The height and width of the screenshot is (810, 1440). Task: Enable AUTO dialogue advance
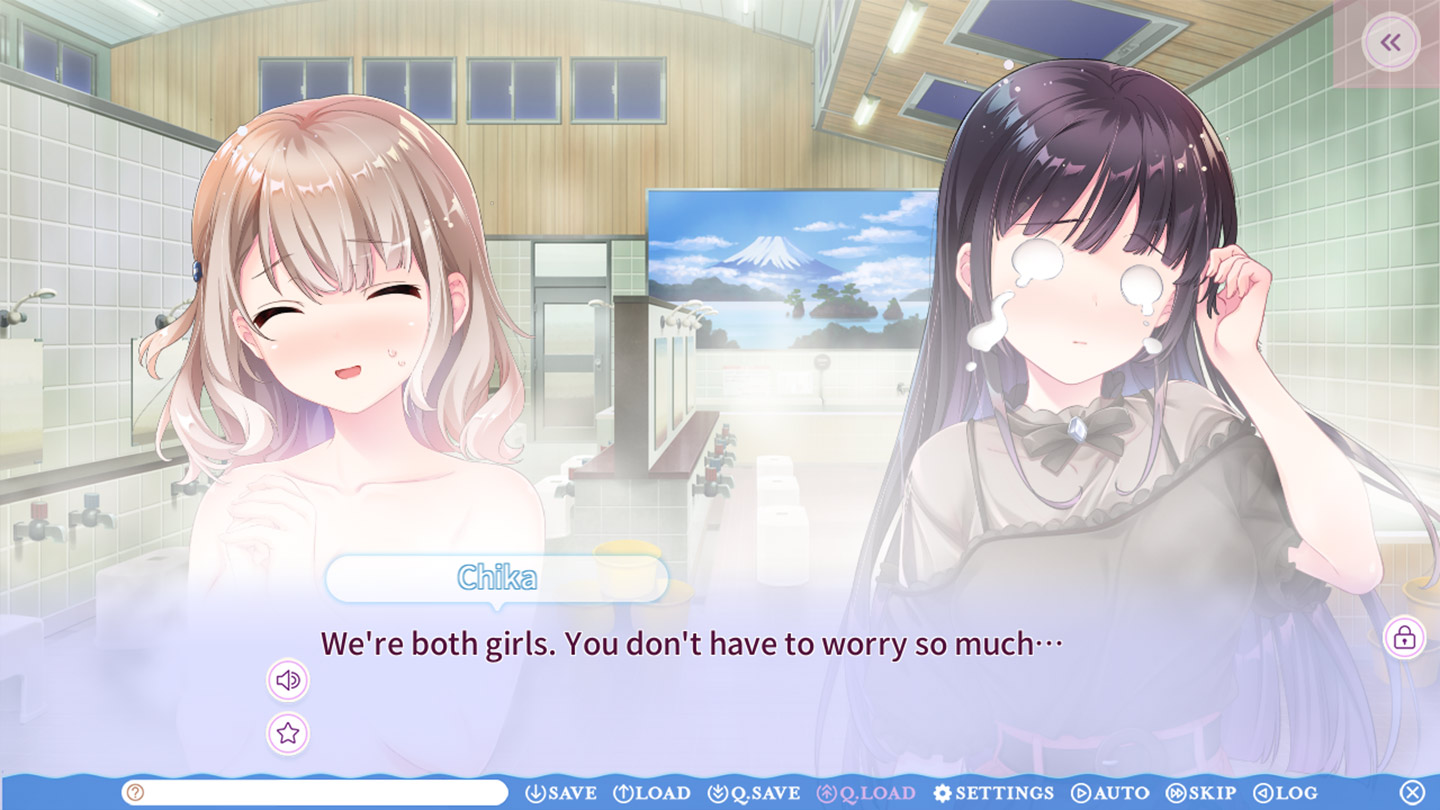1111,793
